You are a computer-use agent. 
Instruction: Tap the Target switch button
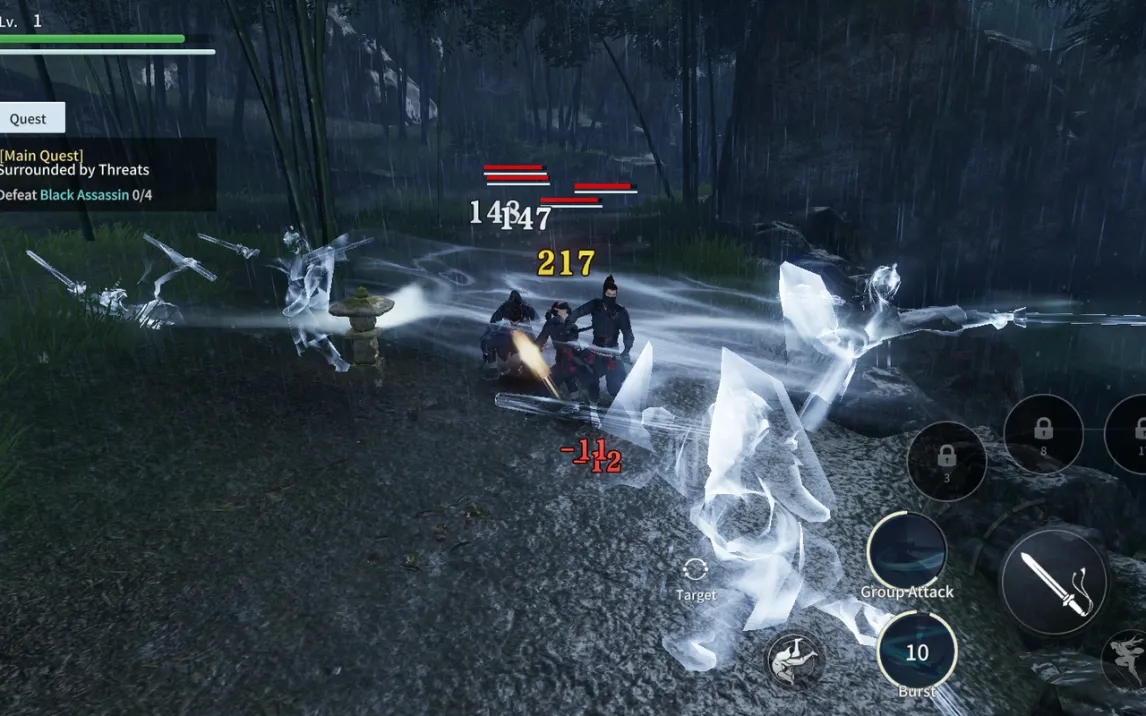point(695,578)
